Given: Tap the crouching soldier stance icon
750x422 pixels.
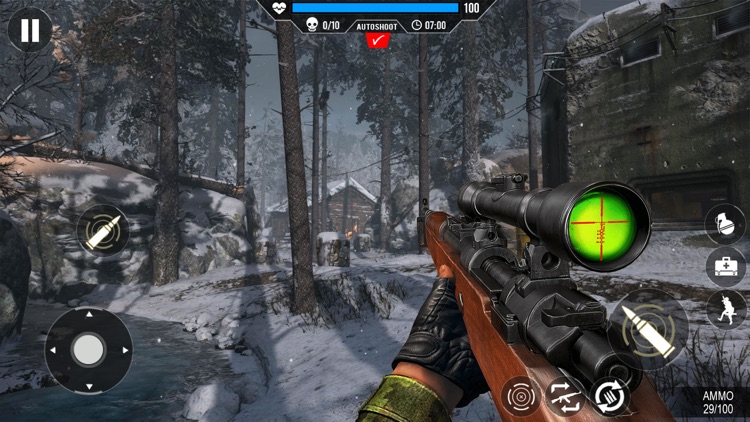Looking at the screenshot, I should click(727, 309).
